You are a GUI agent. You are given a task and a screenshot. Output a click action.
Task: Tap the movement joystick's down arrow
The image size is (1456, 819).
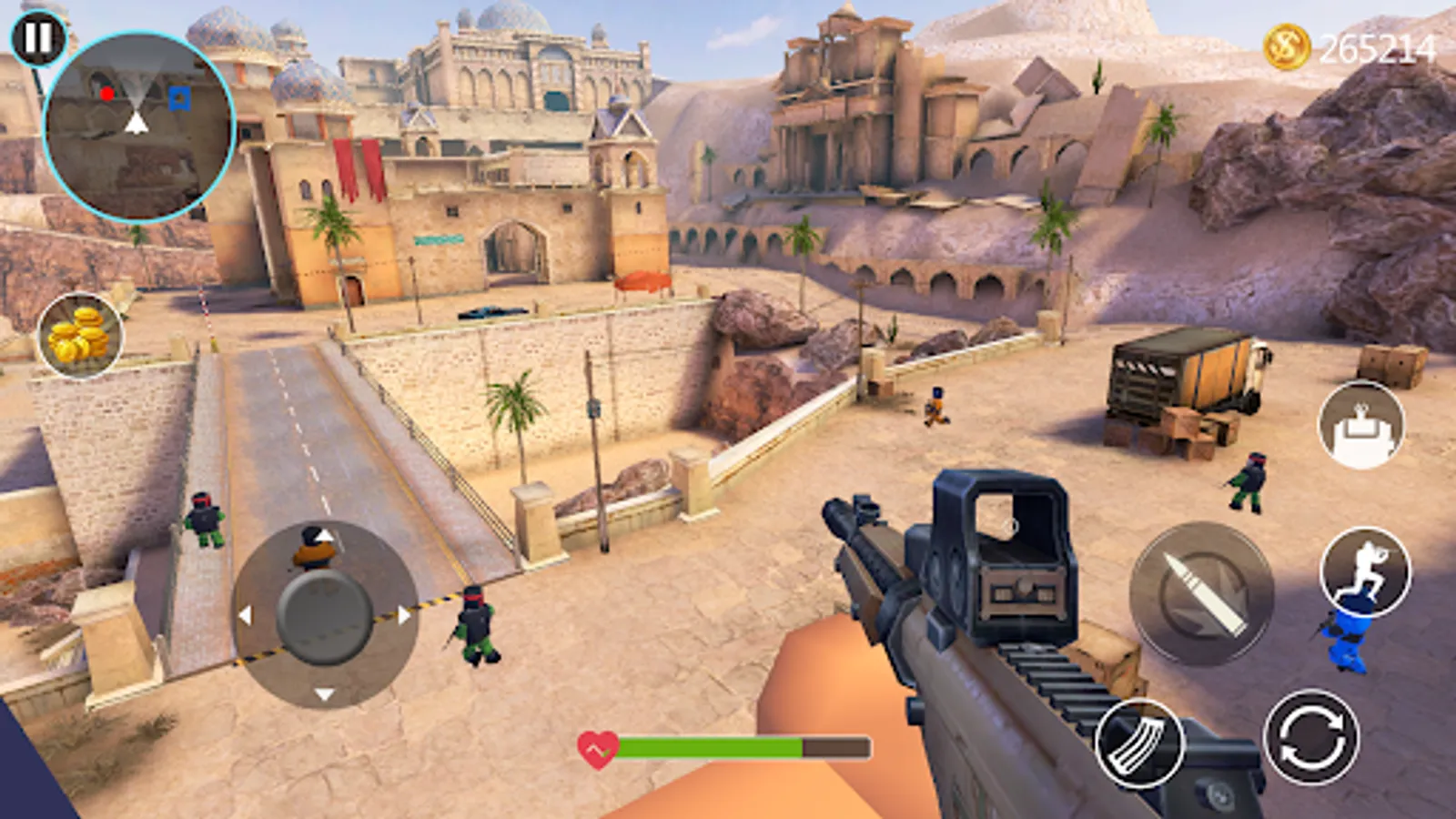pos(324,694)
